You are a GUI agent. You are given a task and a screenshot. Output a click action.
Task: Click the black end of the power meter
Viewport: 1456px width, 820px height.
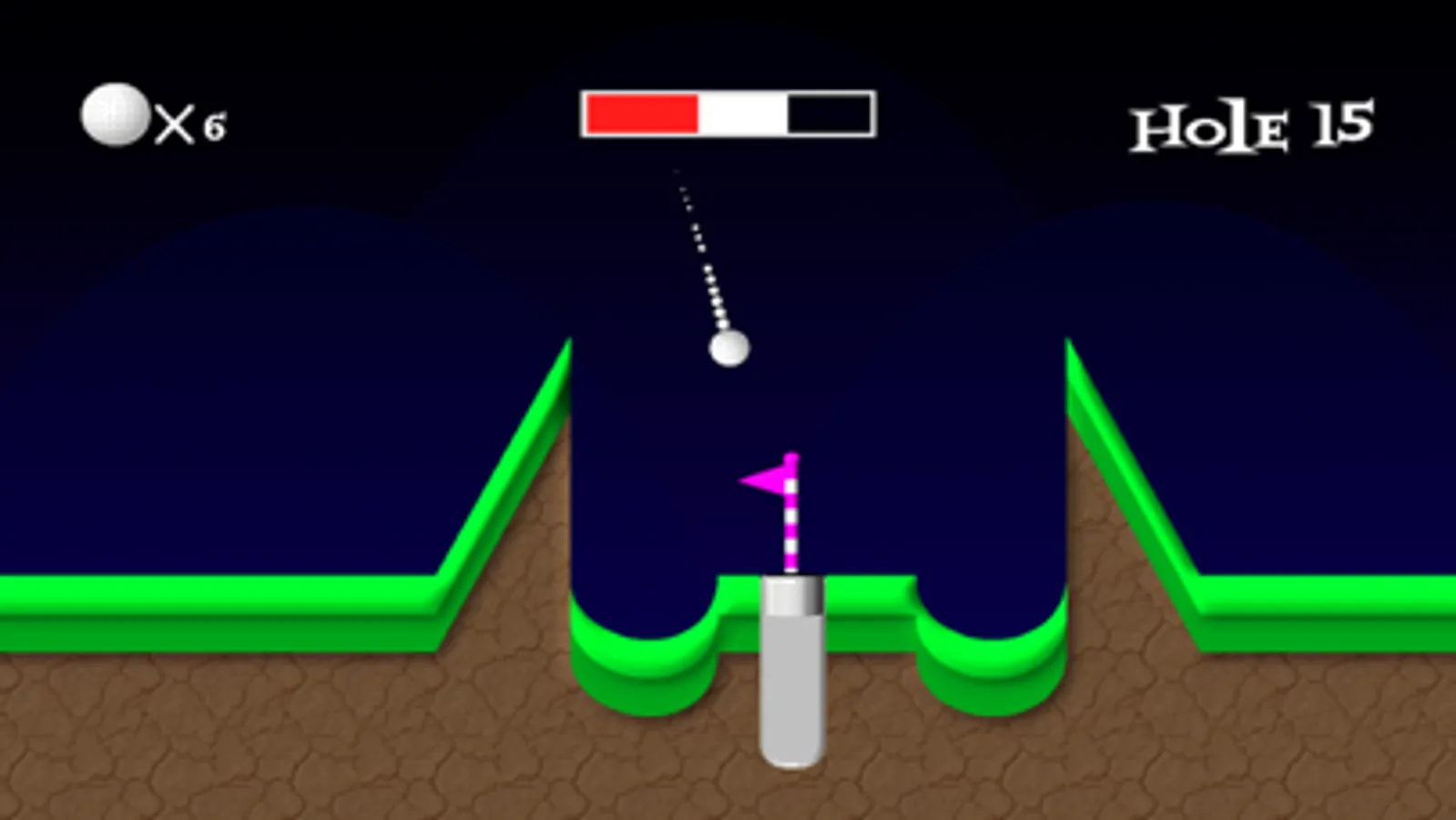(829, 111)
